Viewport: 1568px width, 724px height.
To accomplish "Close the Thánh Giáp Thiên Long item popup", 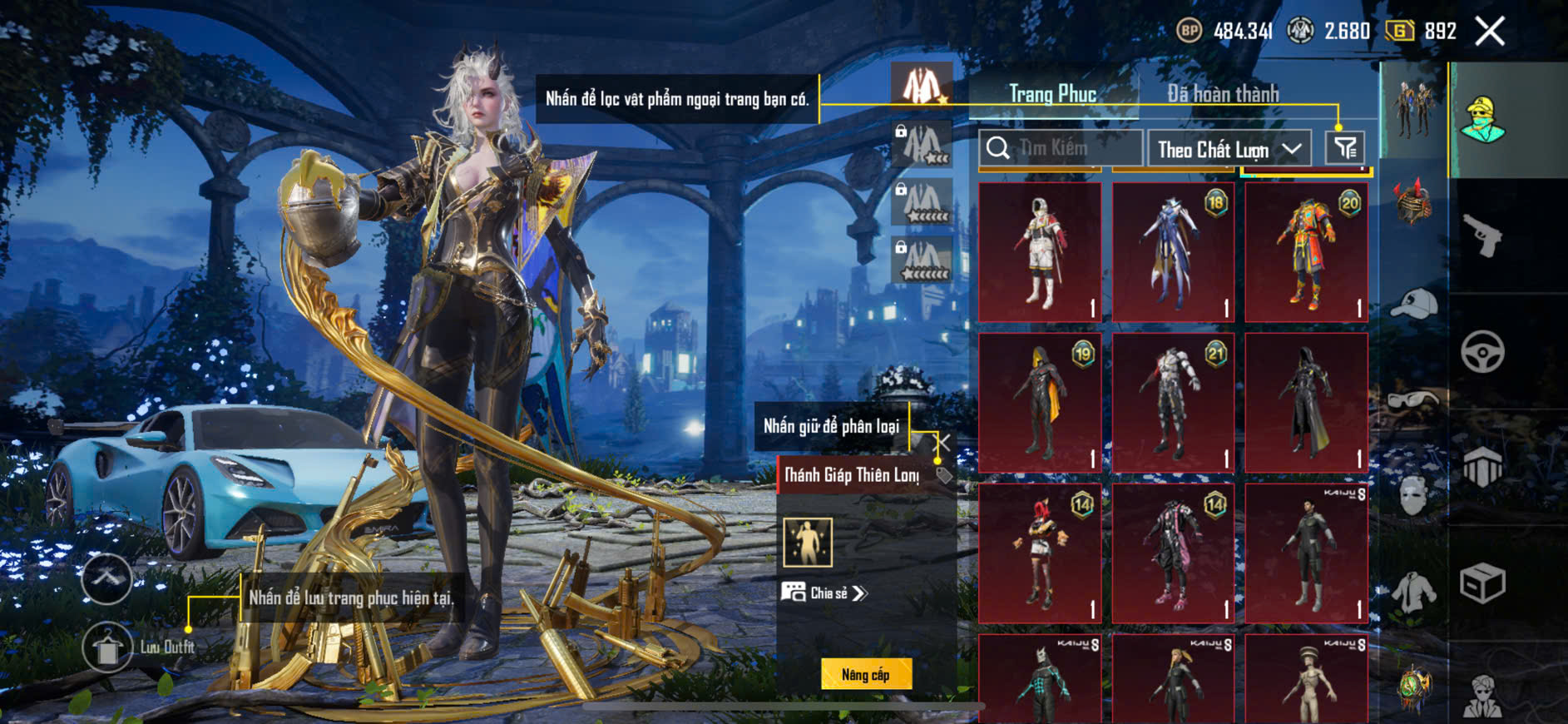I will pyautogui.click(x=943, y=443).
